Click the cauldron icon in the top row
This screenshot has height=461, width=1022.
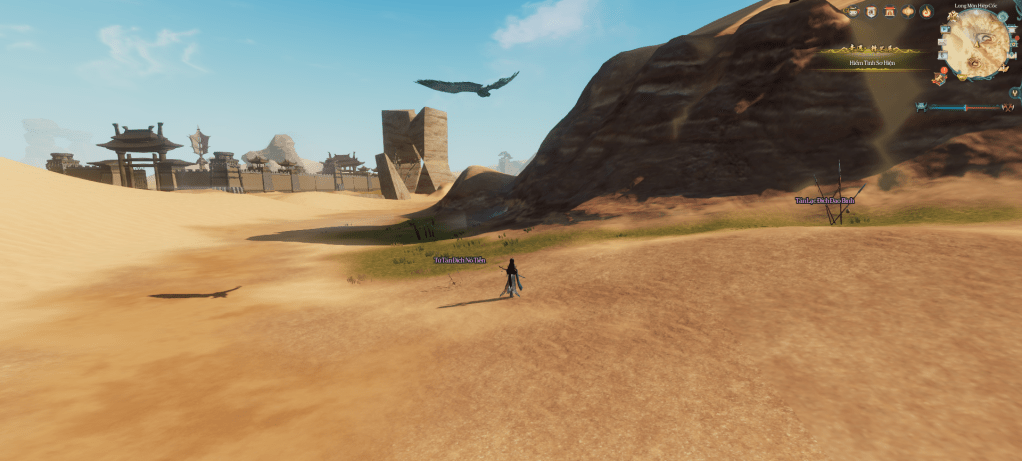853,12
